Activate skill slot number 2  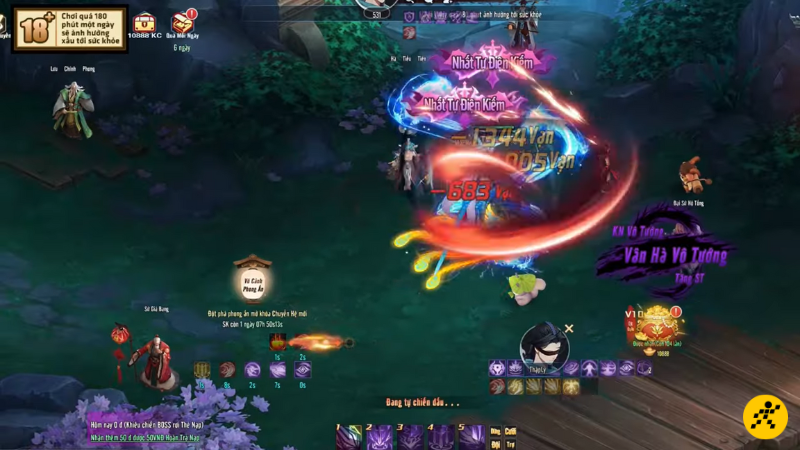pos(379,436)
